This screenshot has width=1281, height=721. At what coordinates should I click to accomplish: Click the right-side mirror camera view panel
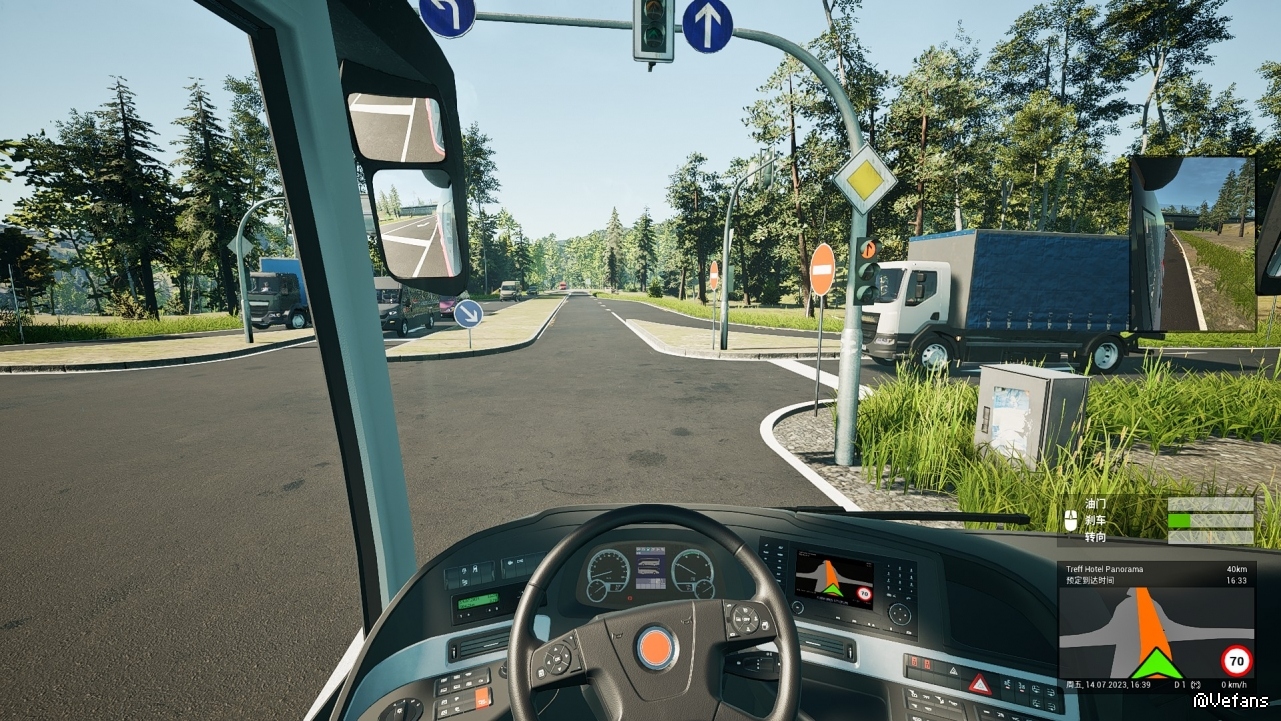coord(1192,243)
